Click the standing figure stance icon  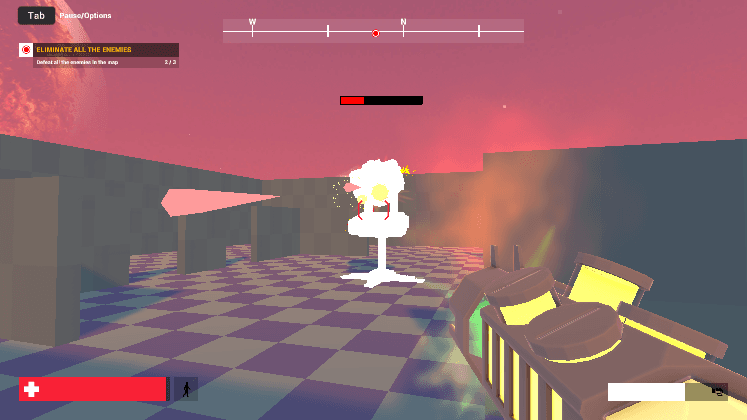click(x=185, y=389)
